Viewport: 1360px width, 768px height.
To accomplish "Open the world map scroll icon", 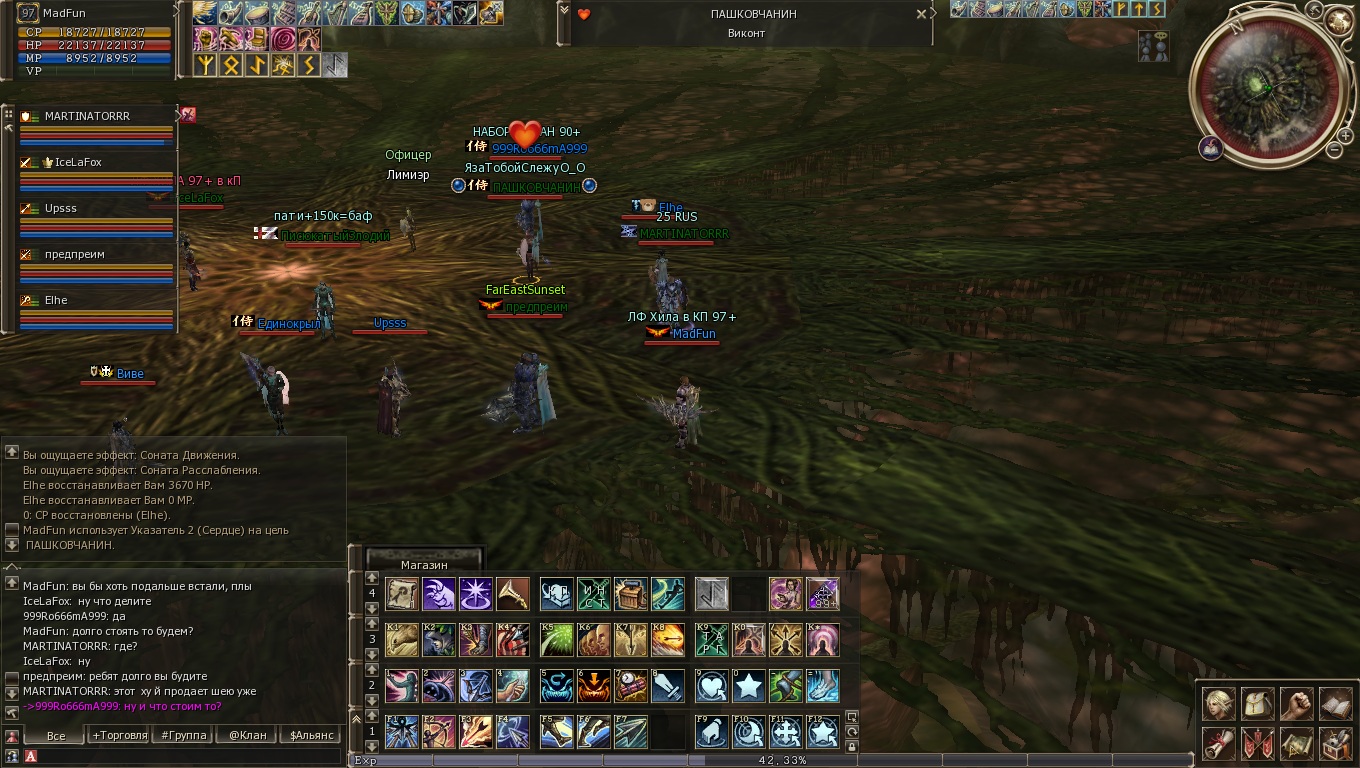I will [1296, 743].
